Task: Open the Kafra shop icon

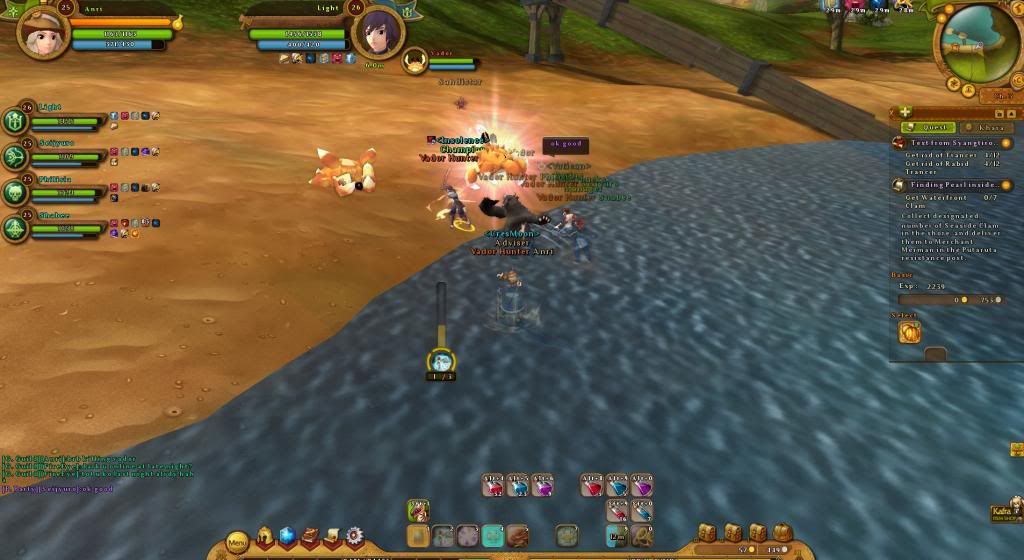Action: tap(1002, 513)
